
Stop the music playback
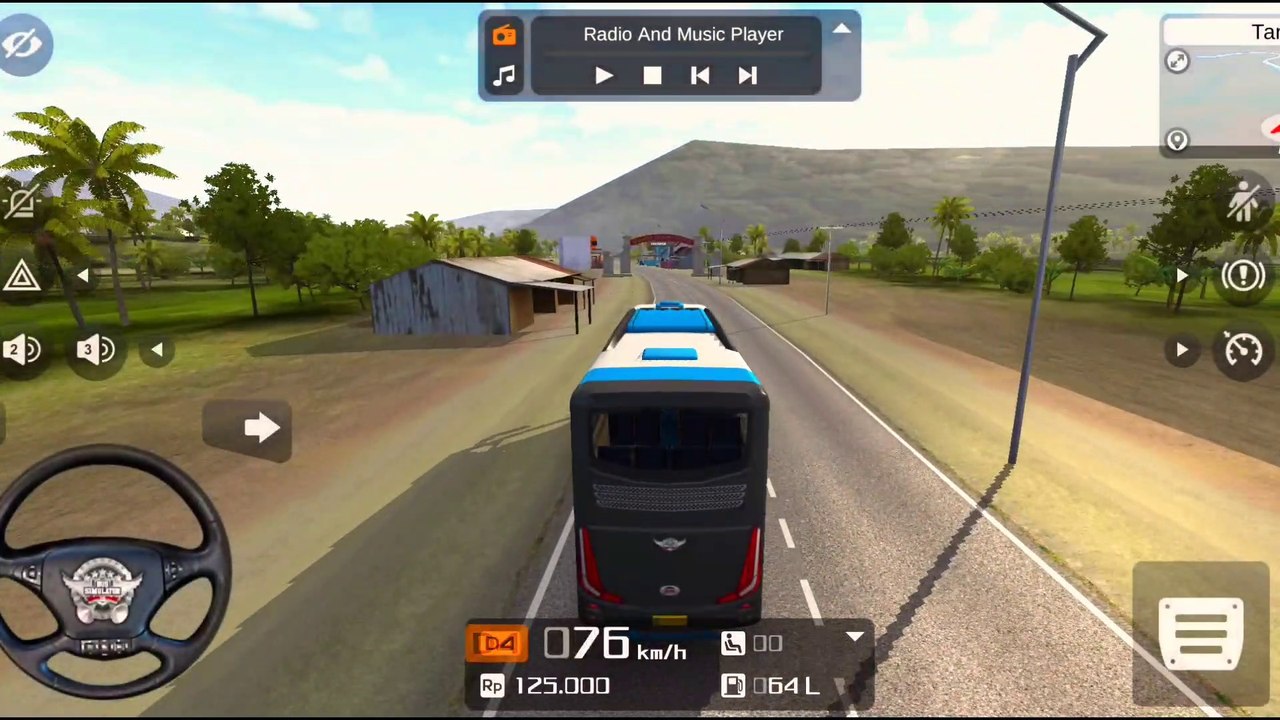click(652, 76)
